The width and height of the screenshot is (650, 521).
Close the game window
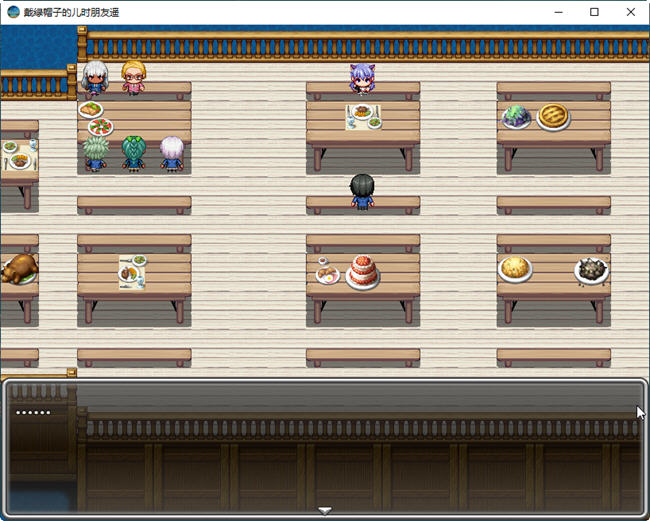click(x=630, y=12)
